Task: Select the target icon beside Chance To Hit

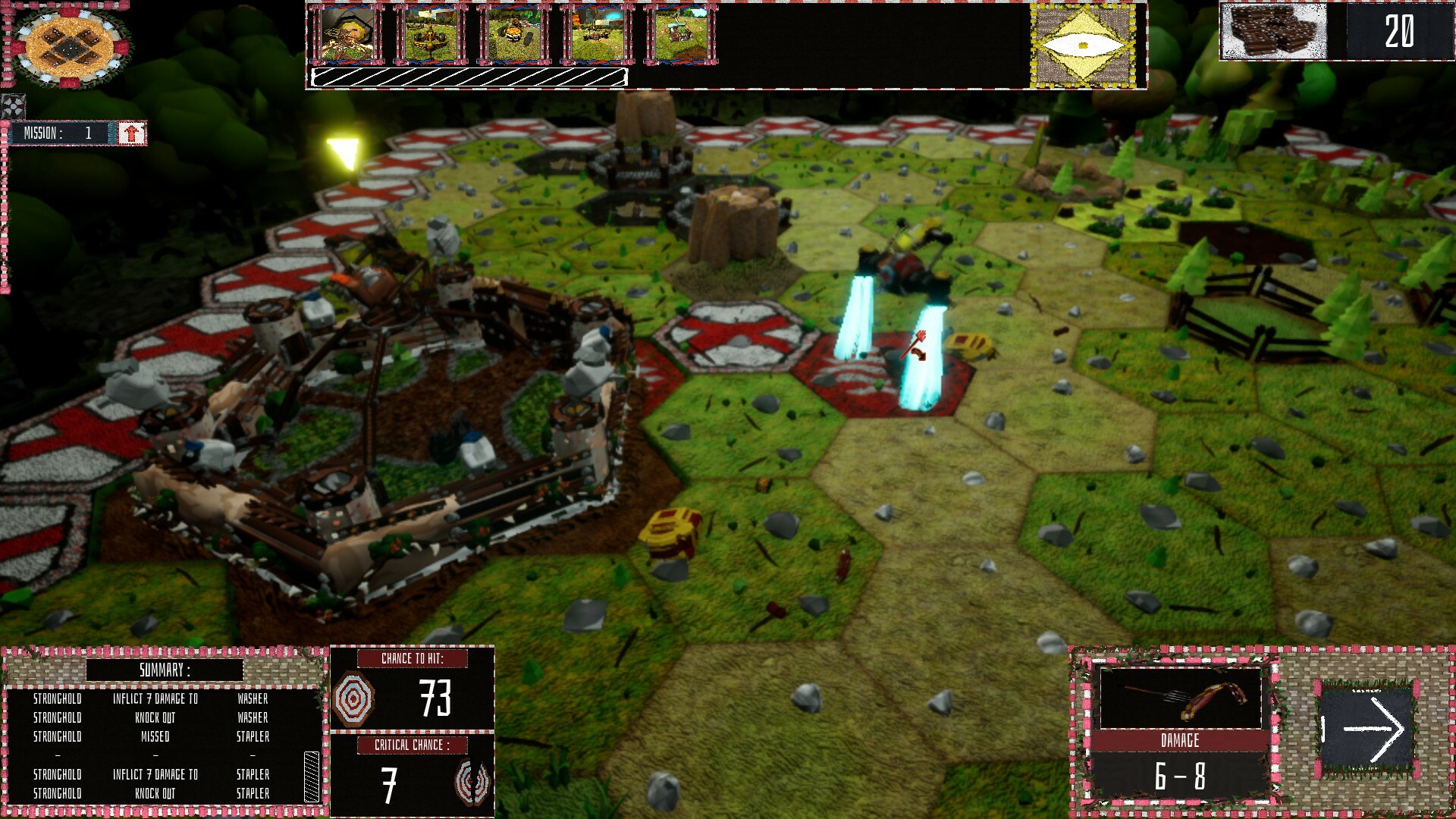Action: click(x=353, y=698)
